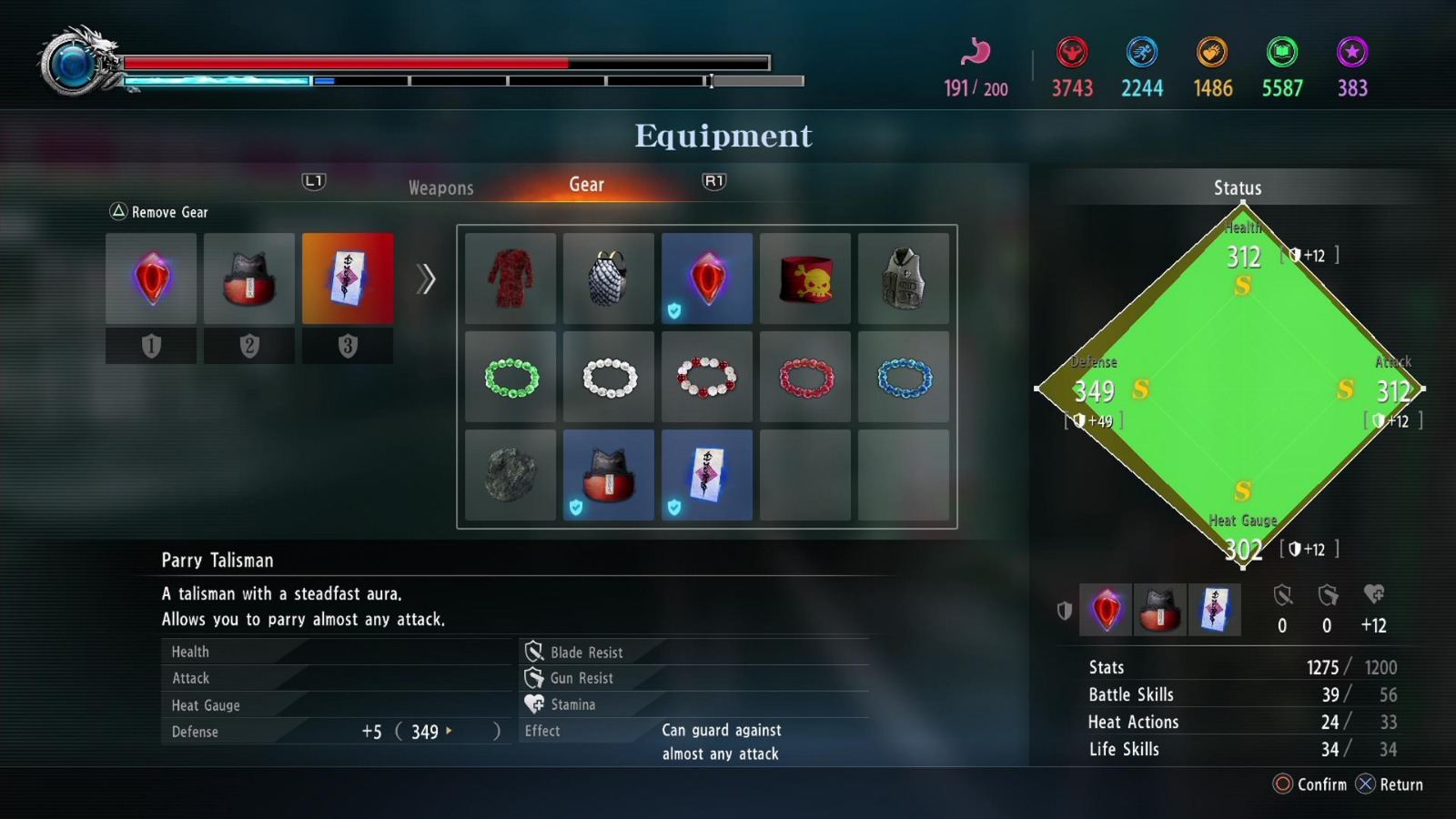This screenshot has width=1456, height=819.
Task: Expand the Defense 349 stat arrow
Action: pos(448,731)
